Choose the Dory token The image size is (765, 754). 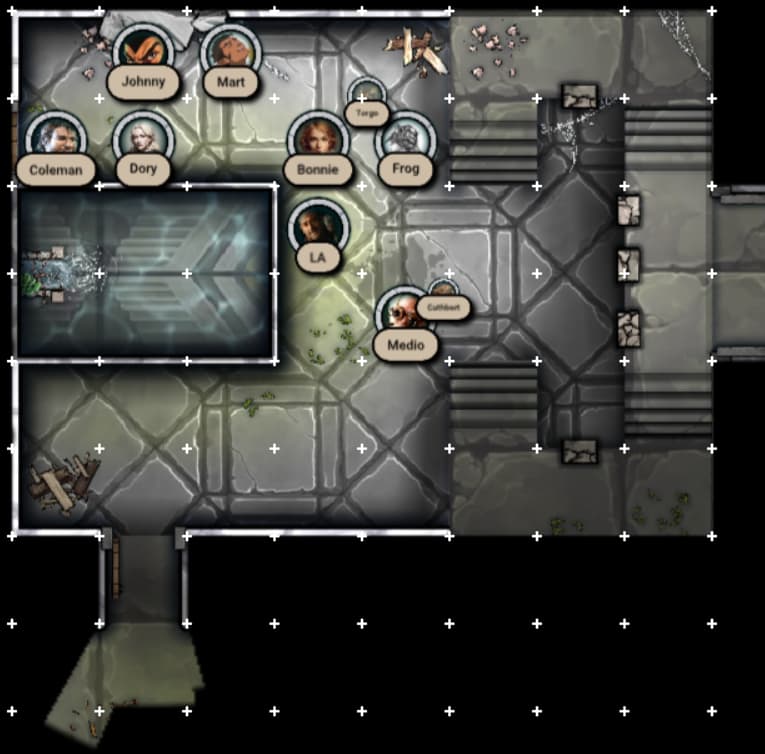[x=143, y=138]
